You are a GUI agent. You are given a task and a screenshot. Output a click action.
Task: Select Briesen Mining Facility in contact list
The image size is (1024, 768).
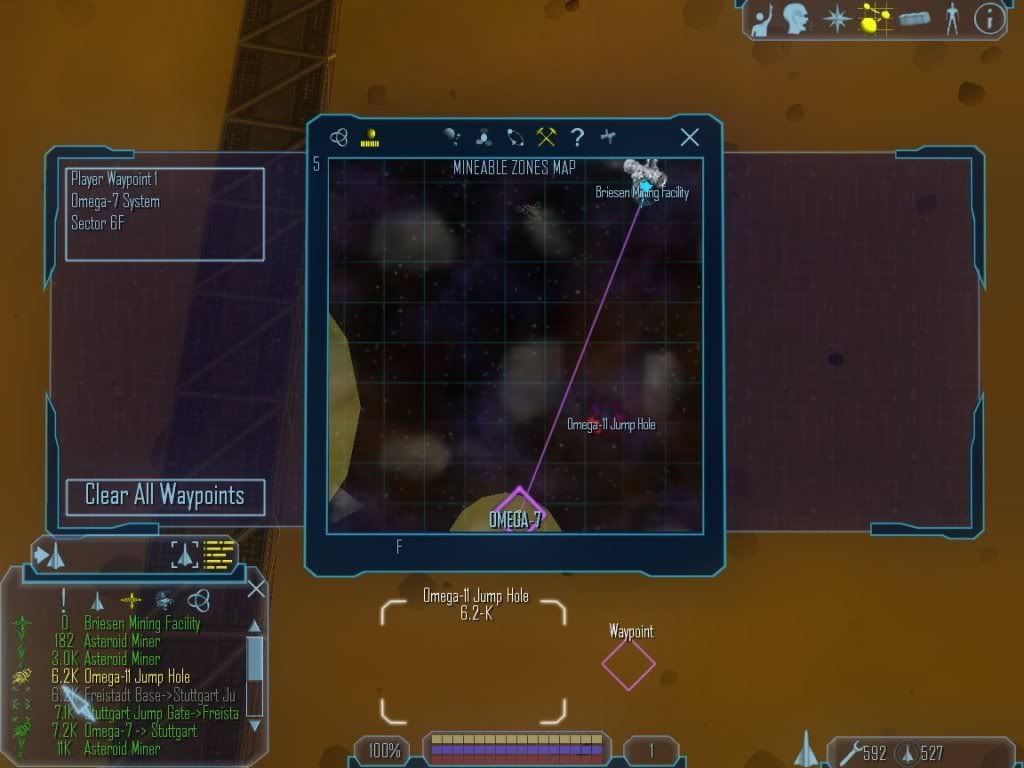pyautogui.click(x=142, y=623)
